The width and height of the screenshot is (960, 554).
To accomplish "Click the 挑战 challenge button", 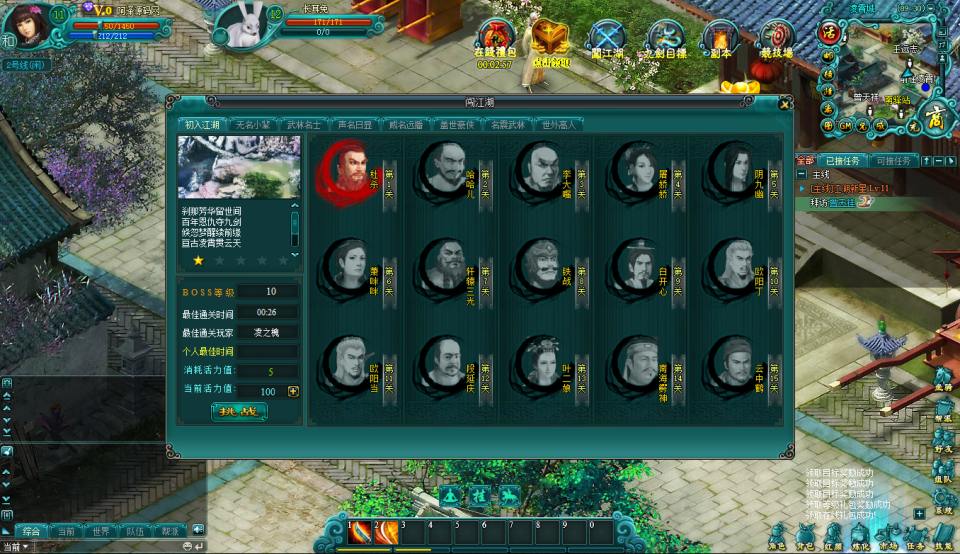I will (239, 411).
